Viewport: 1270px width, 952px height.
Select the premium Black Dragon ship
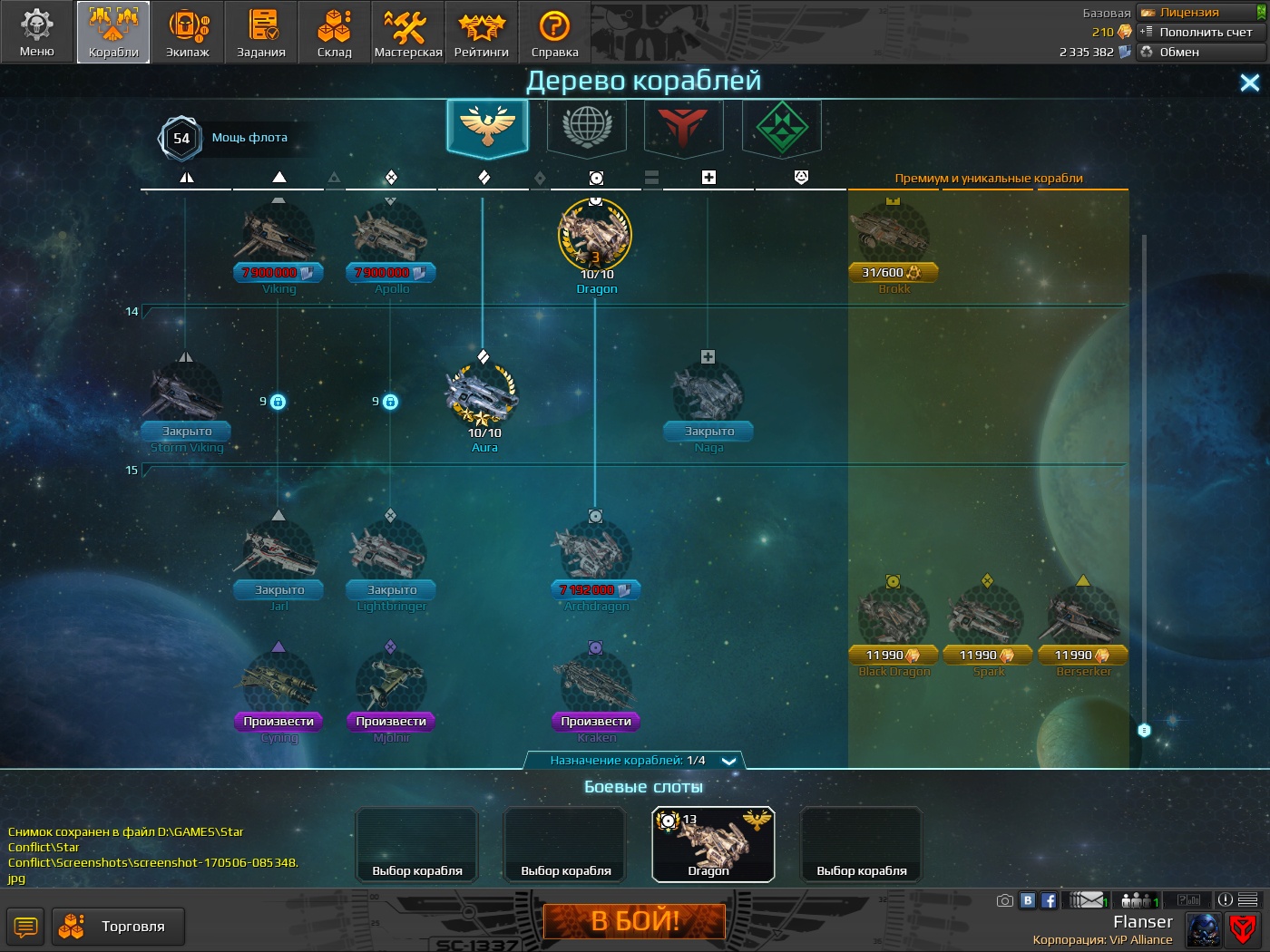894,618
